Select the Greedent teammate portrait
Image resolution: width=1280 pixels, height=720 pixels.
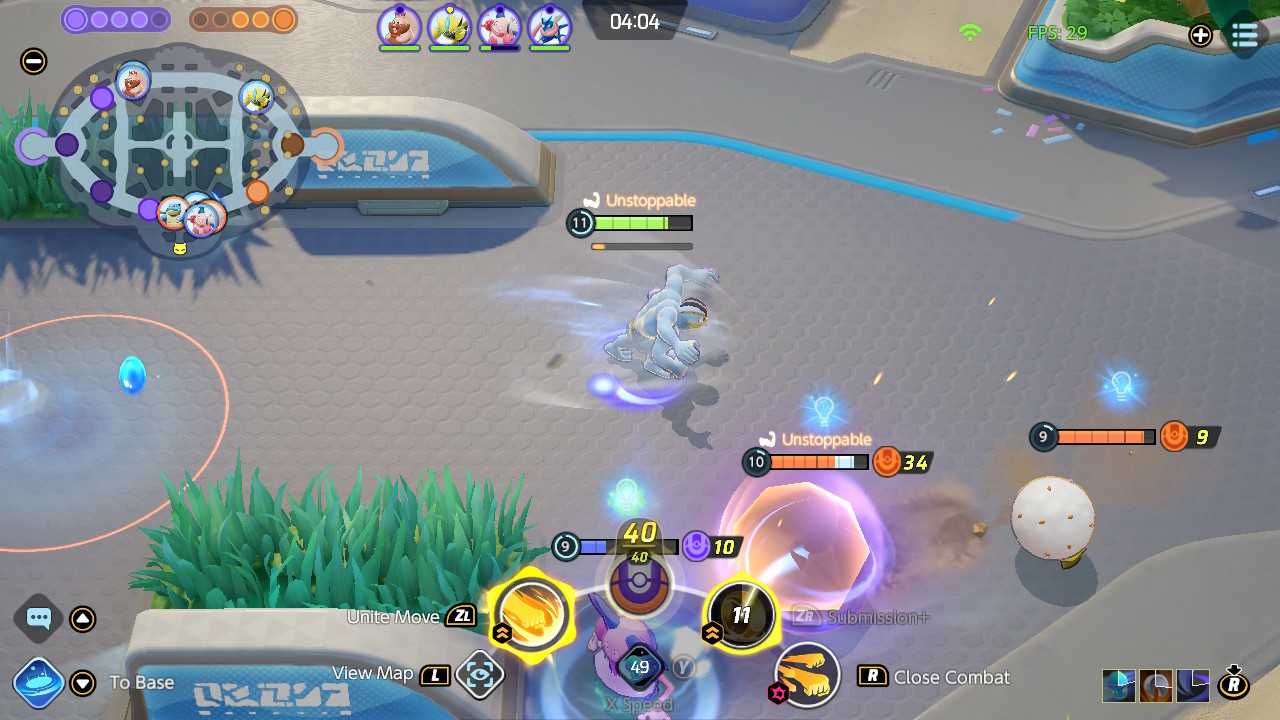pos(399,26)
